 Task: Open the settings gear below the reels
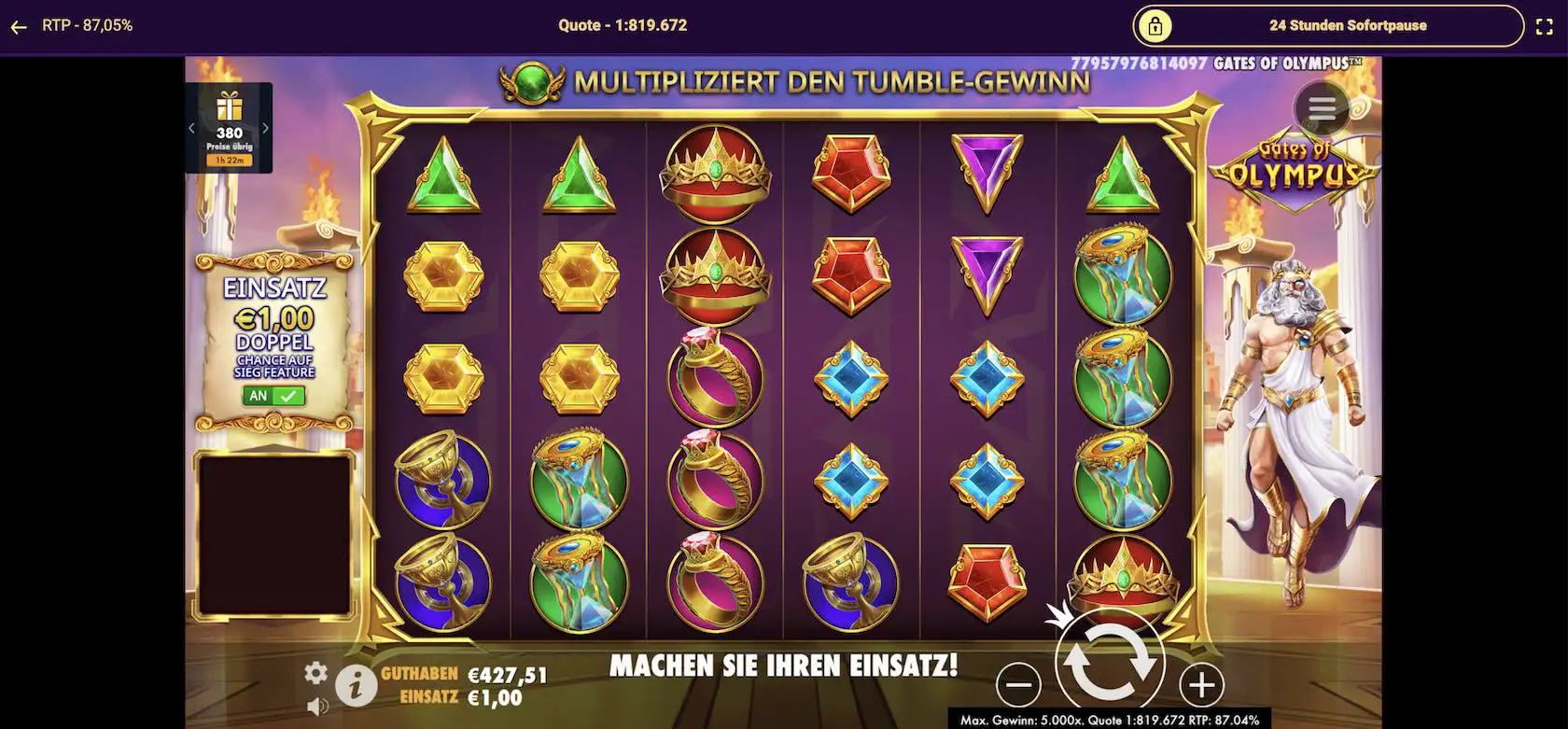point(317,671)
